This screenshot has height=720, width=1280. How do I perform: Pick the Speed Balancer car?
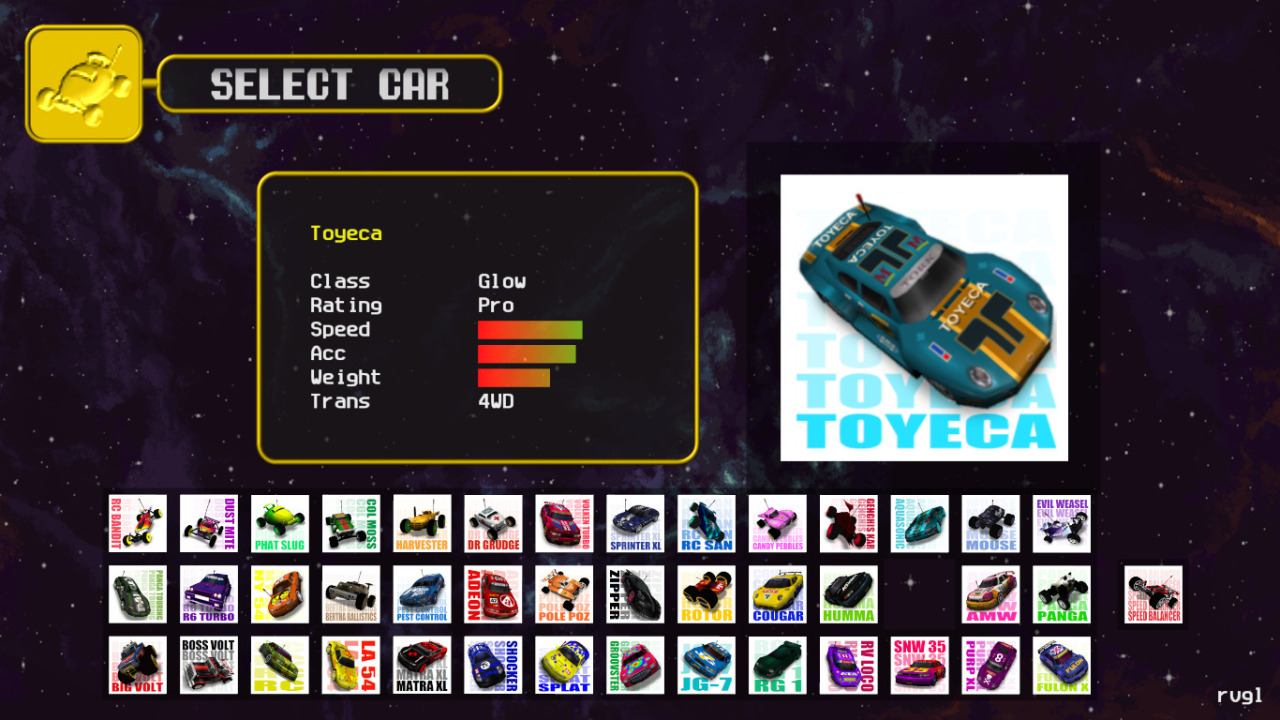pos(1153,594)
